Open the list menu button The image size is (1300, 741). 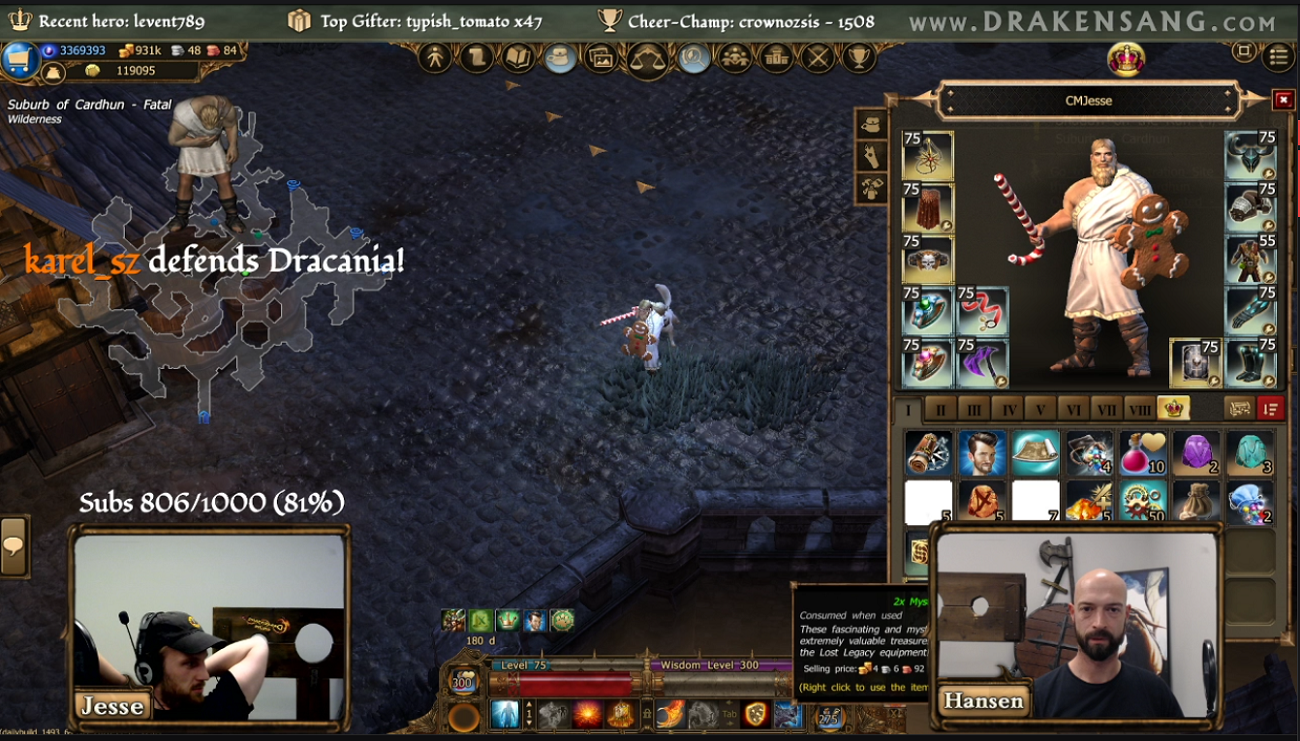[x=1278, y=56]
